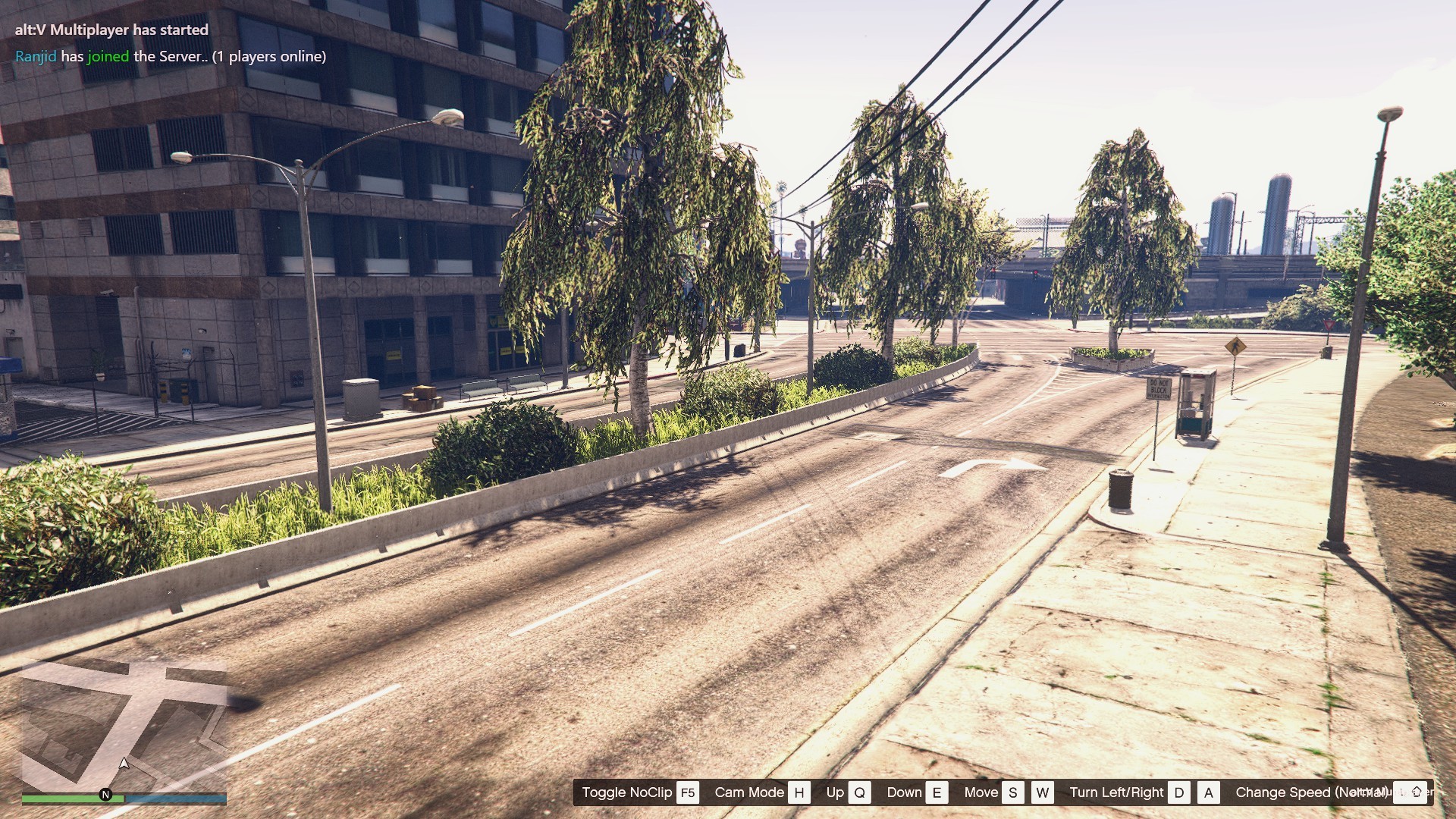The width and height of the screenshot is (1456, 819).
Task: Click the Ranjid player name in chat
Action: [36, 57]
